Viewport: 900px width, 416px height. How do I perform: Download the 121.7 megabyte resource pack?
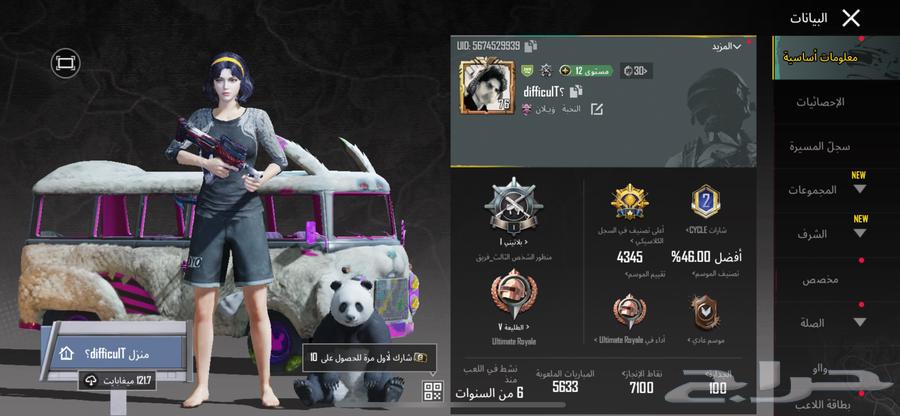click(x=120, y=380)
